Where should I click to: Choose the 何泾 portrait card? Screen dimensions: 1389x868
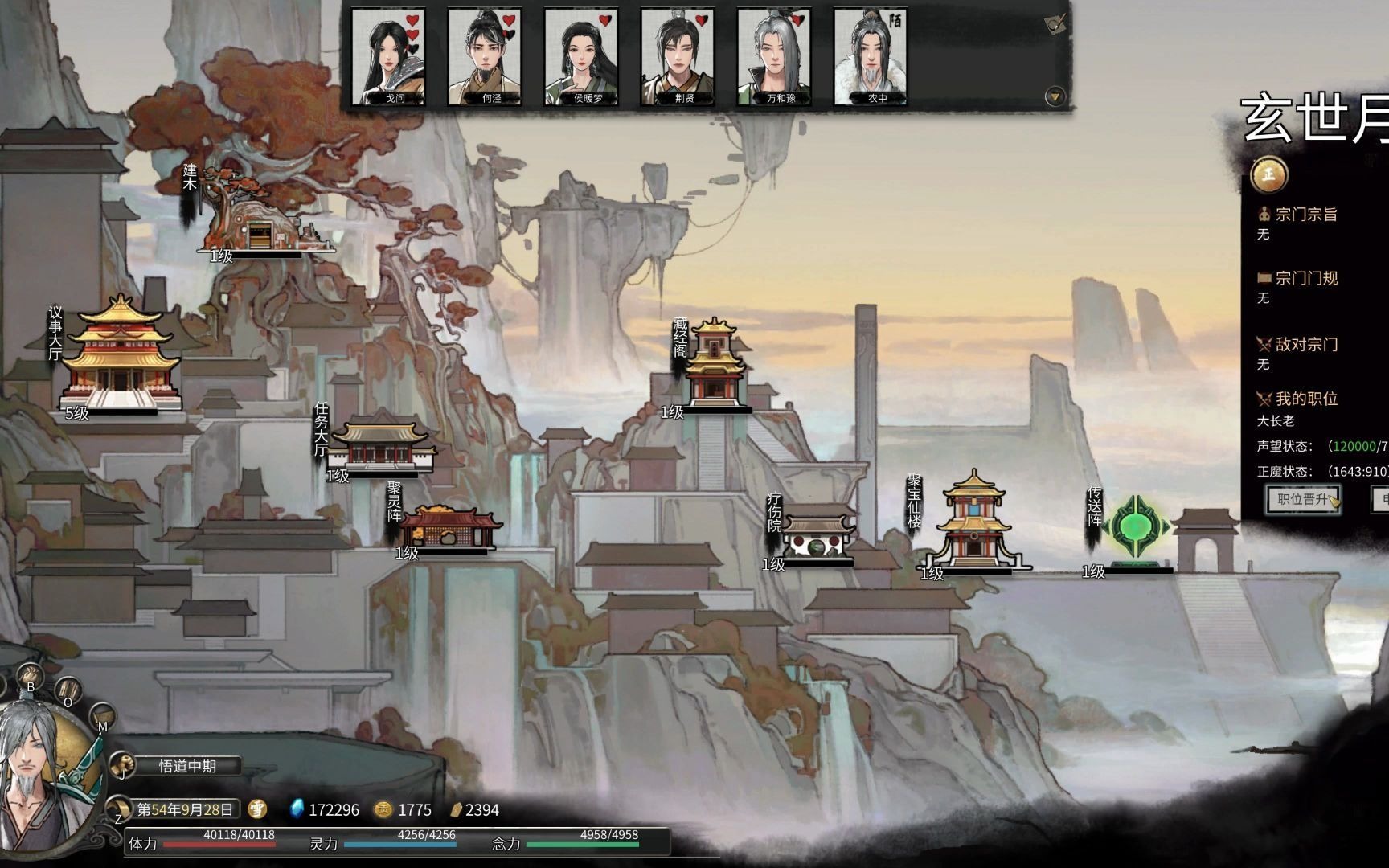click(485, 57)
